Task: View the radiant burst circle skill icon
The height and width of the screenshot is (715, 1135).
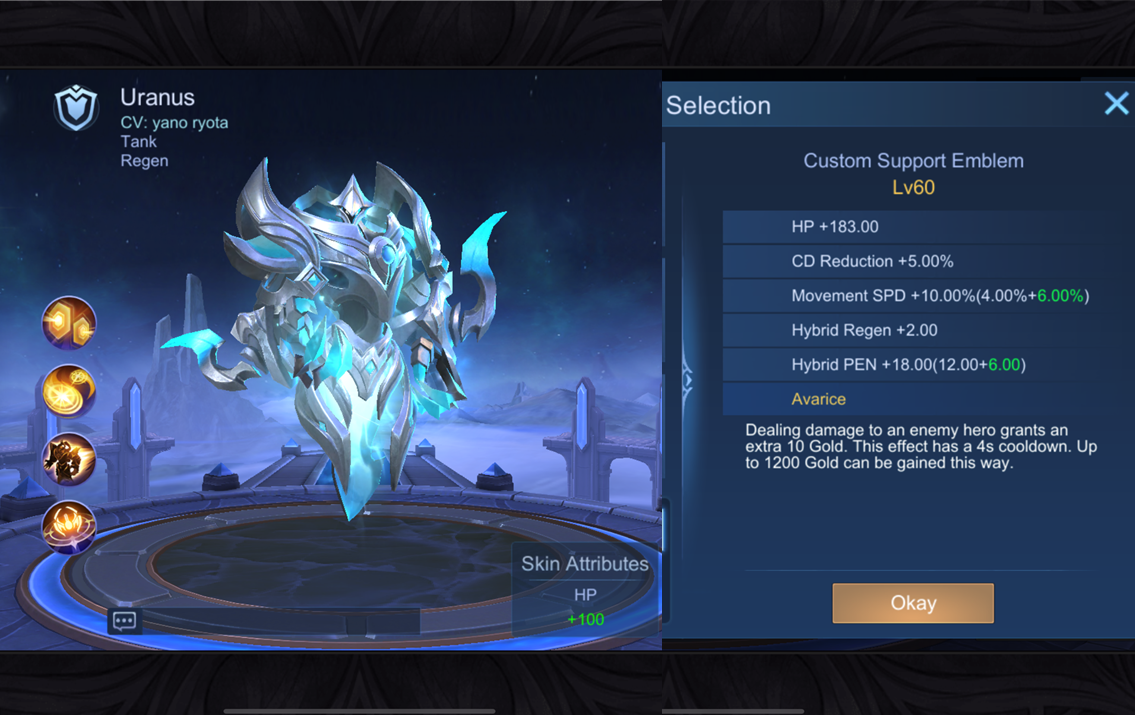Action: click(x=69, y=527)
